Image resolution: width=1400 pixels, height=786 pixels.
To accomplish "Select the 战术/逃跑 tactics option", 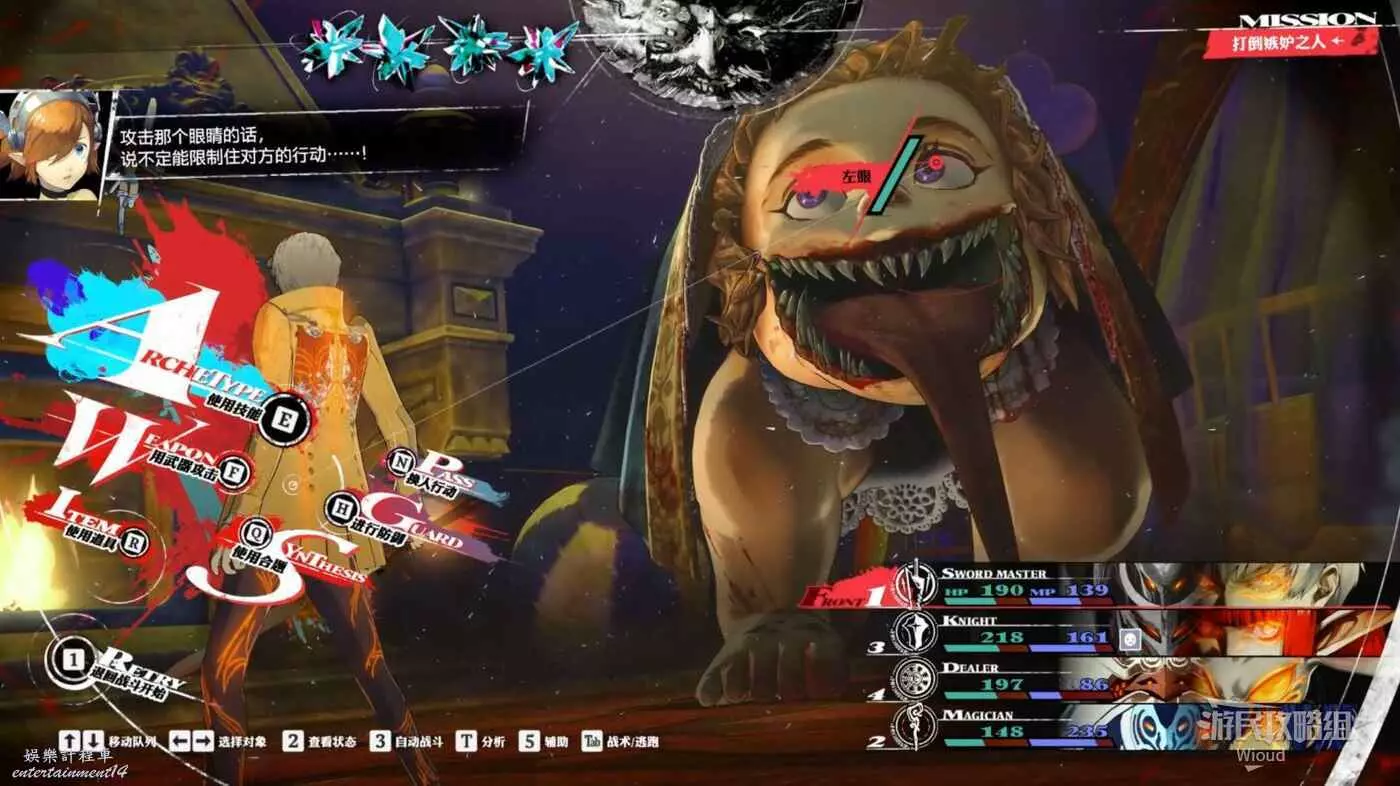I will pos(620,742).
